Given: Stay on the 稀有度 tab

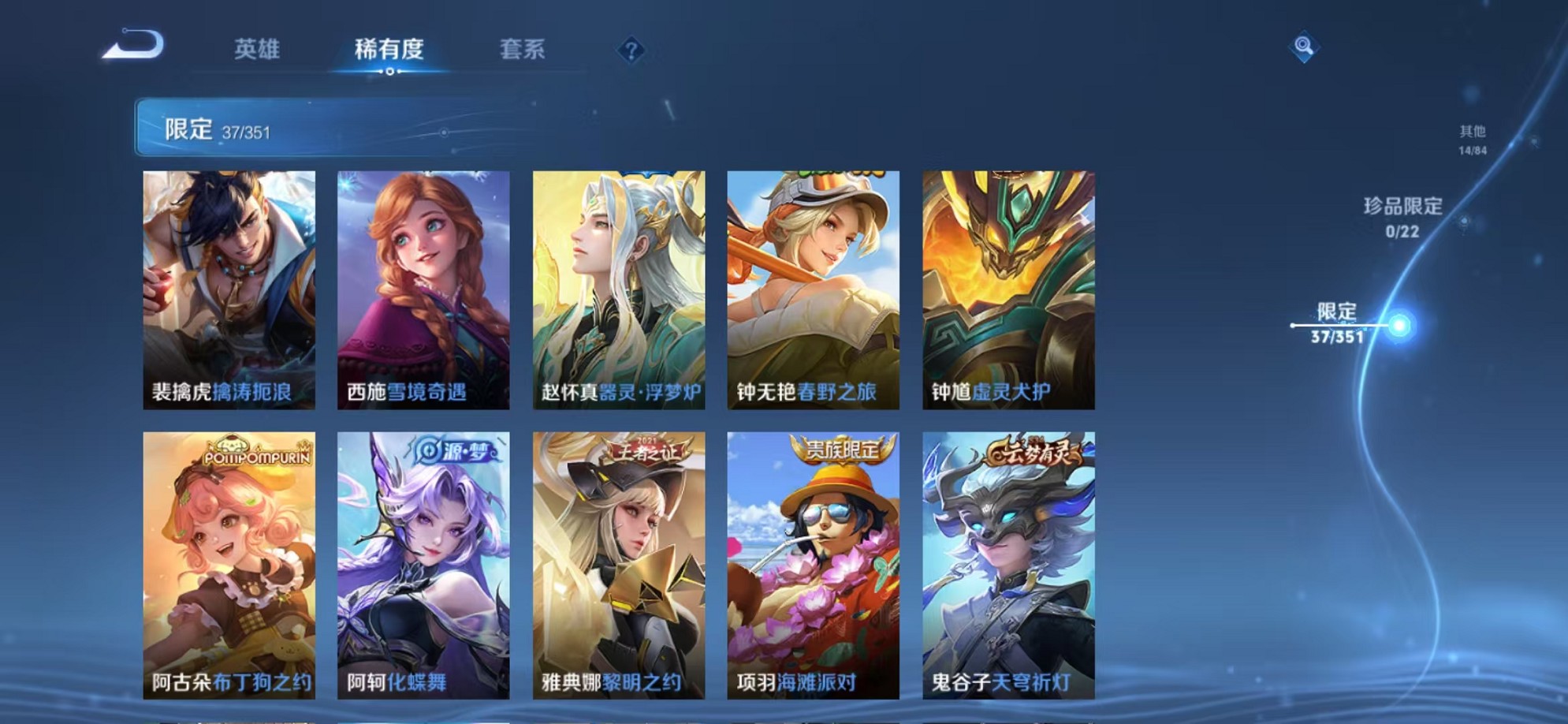Looking at the screenshot, I should click(x=385, y=49).
